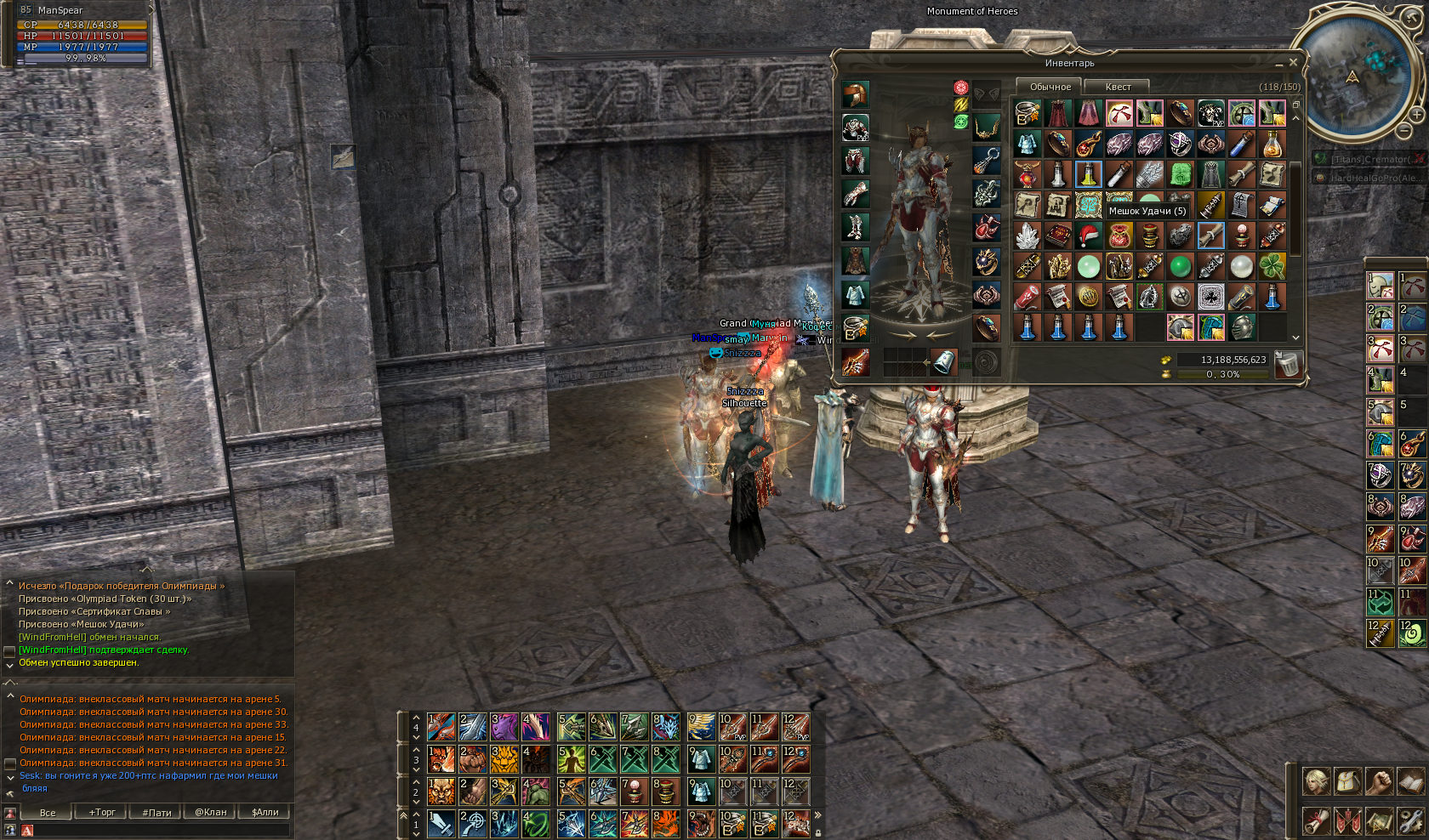Viewport: 1429px width, 840px height.
Task: Switch to the Квест inventory tab
Action: click(1118, 87)
